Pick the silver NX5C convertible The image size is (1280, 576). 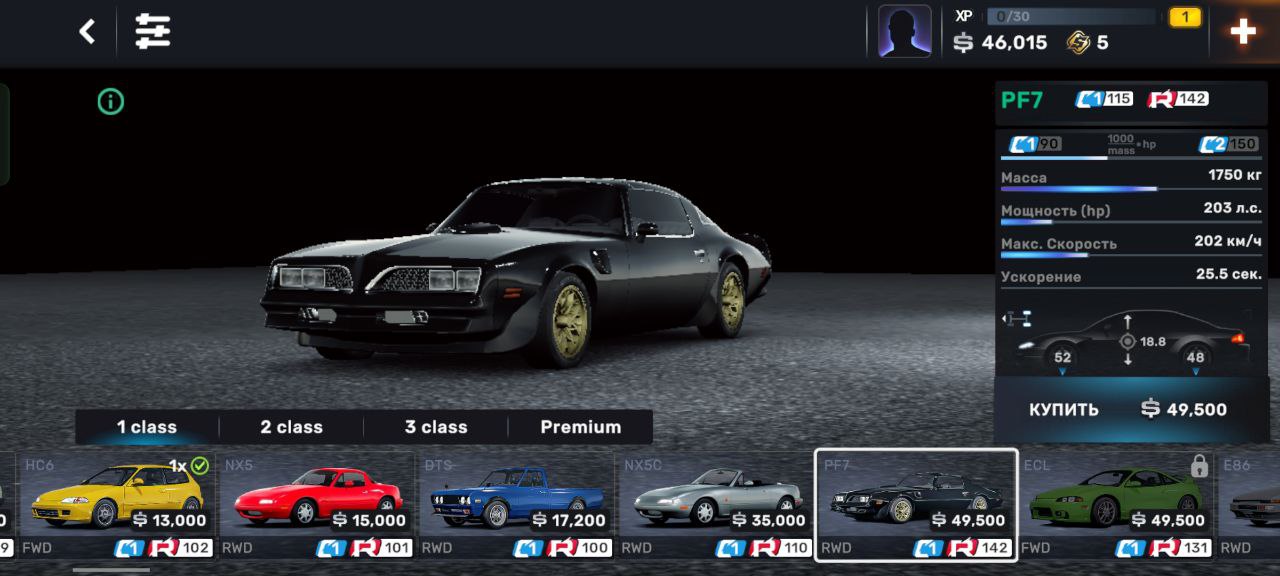pyautogui.click(x=716, y=505)
